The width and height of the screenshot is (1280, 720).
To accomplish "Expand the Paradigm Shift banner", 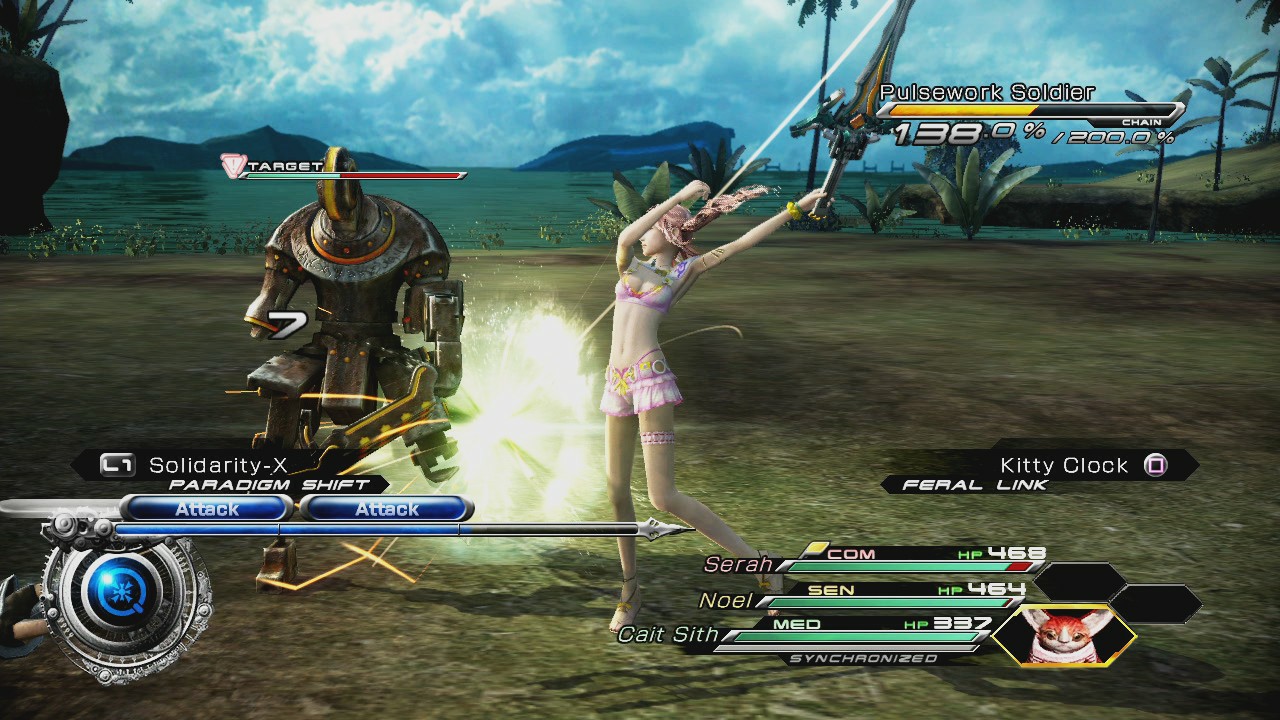I will pos(265,483).
